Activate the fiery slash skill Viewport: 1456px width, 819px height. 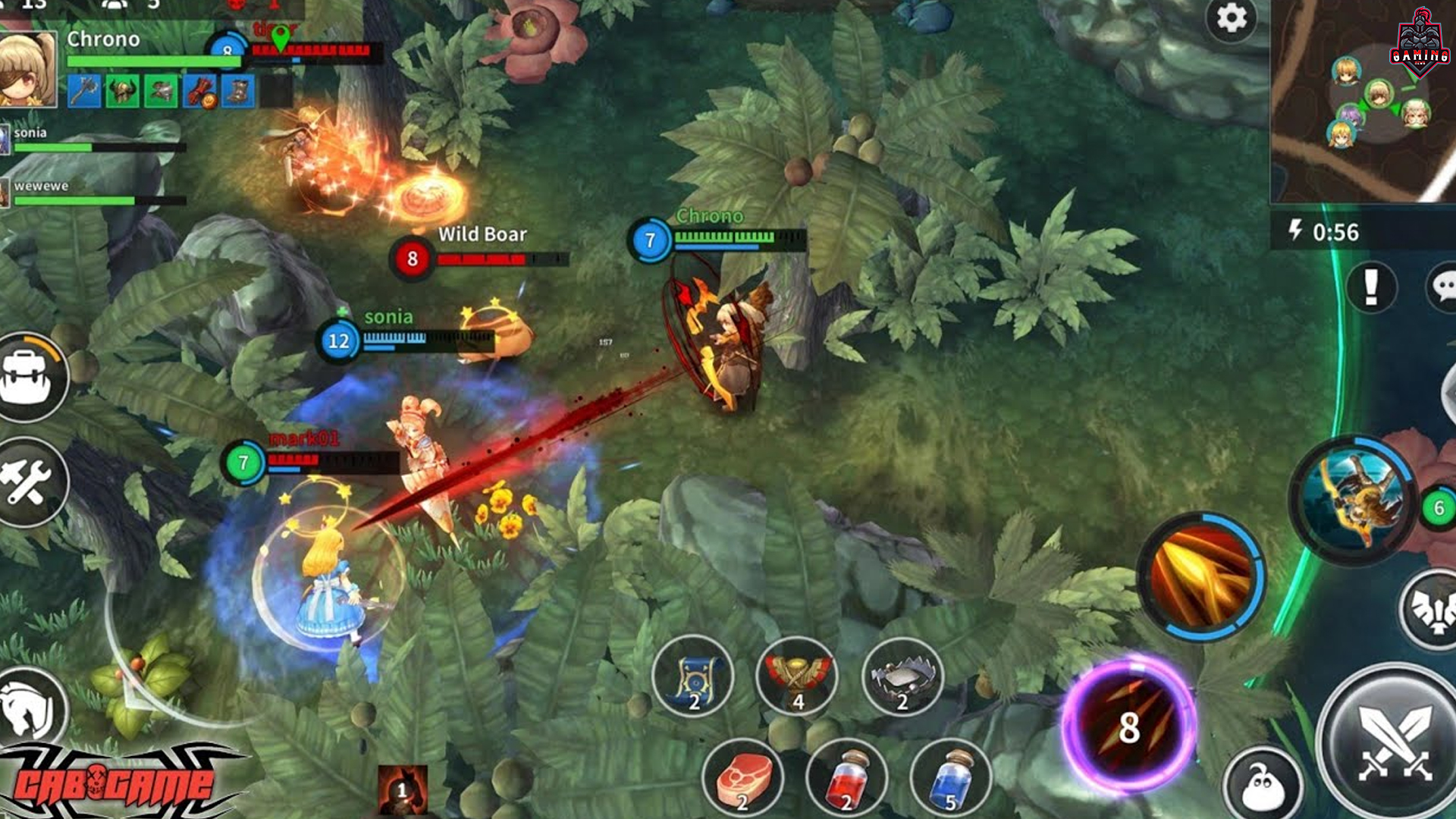point(1200,576)
